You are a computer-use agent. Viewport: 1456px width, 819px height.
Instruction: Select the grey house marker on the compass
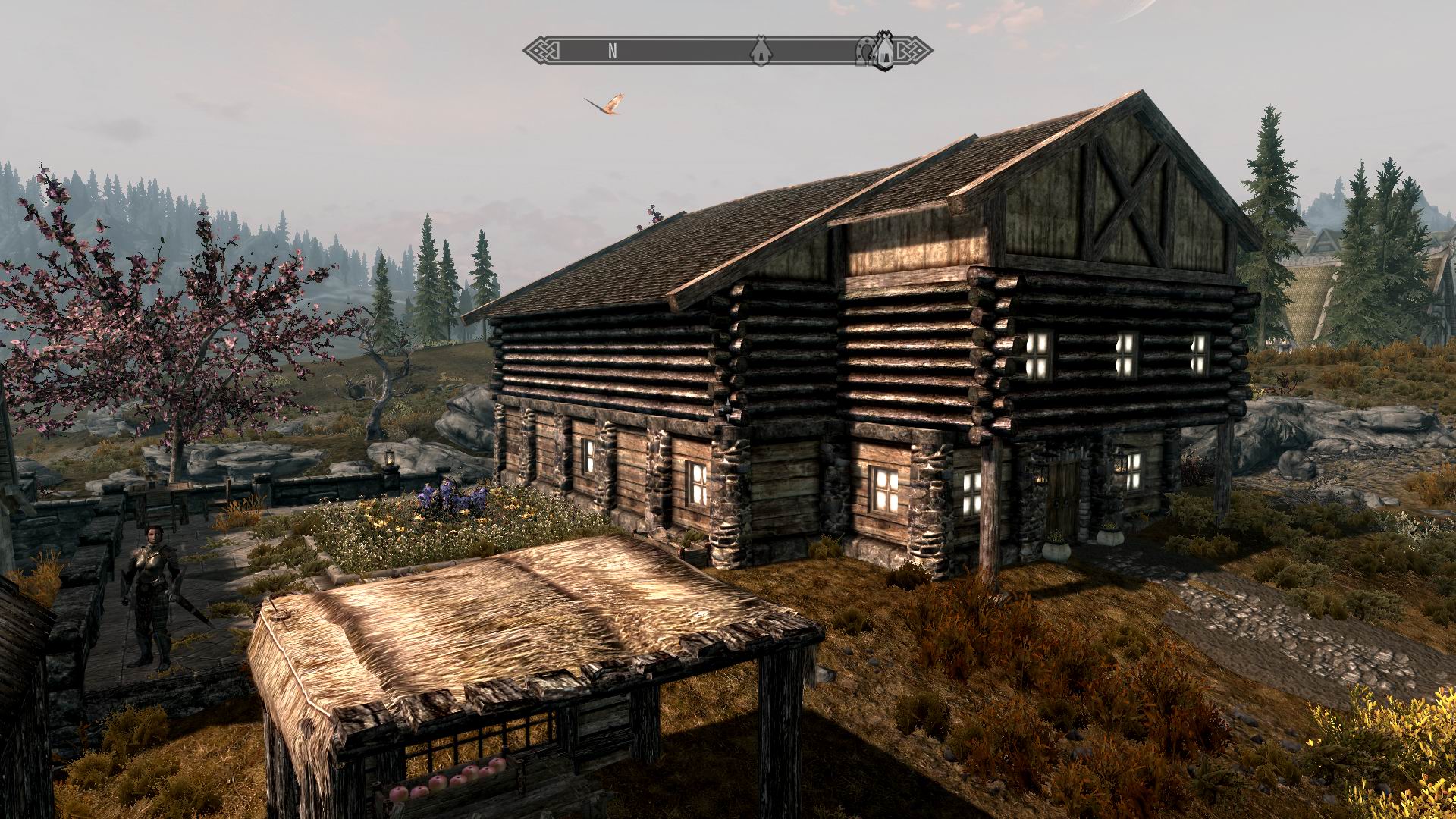(760, 51)
